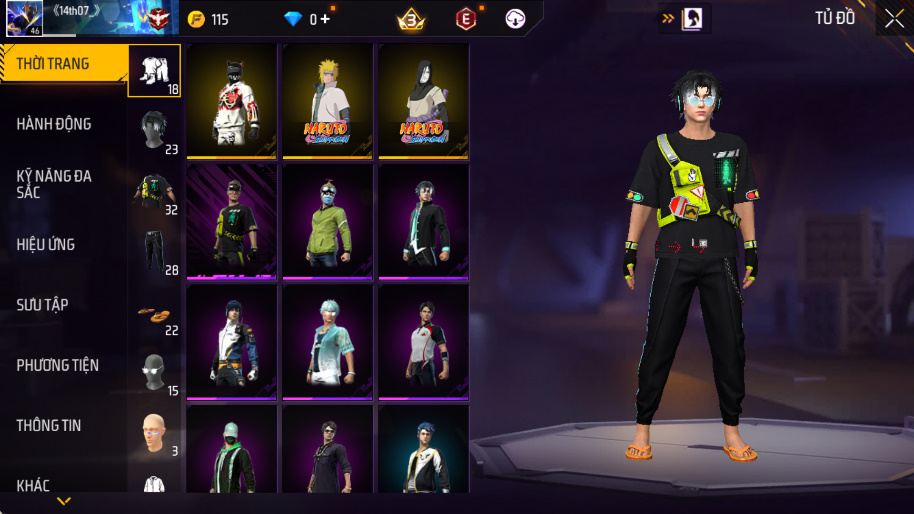Image resolution: width=914 pixels, height=514 pixels.
Task: Open the player profile avatar
Action: pos(22,18)
